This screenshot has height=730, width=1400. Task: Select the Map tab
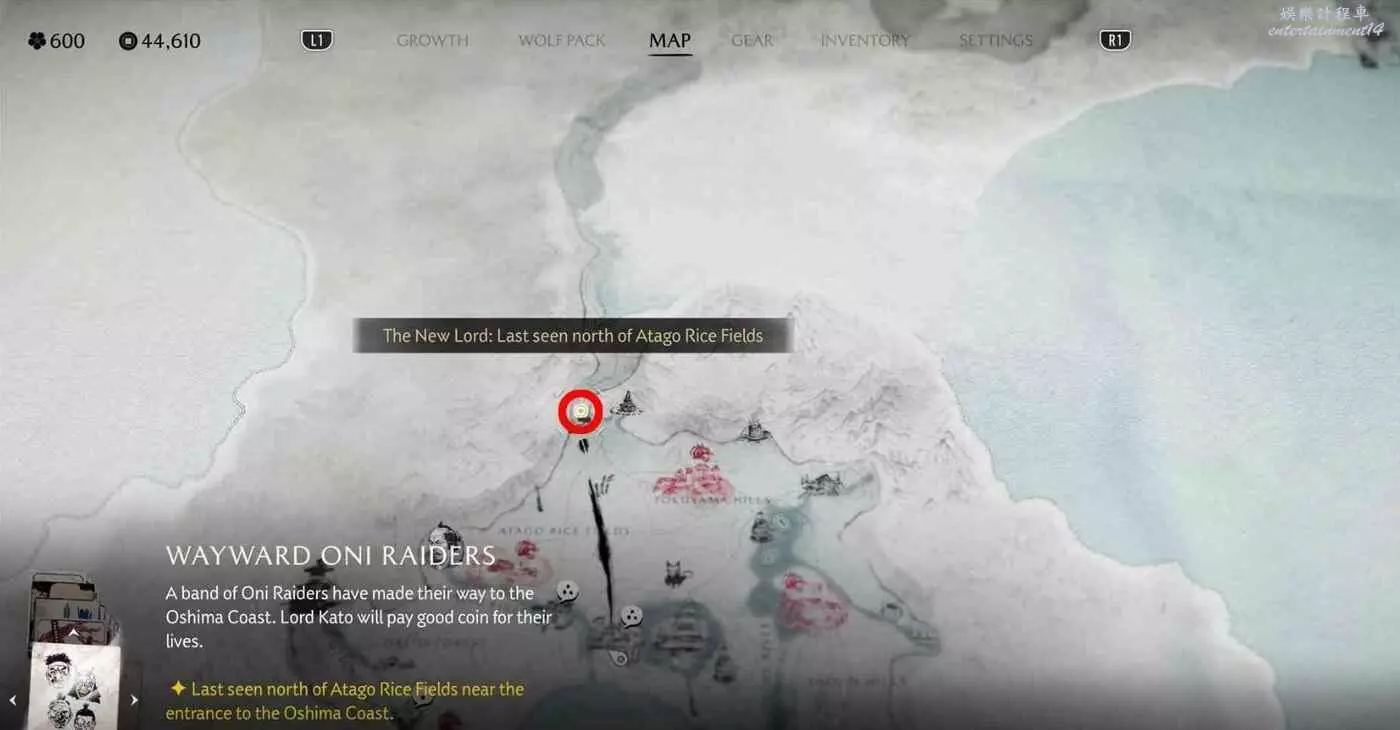pyautogui.click(x=670, y=41)
